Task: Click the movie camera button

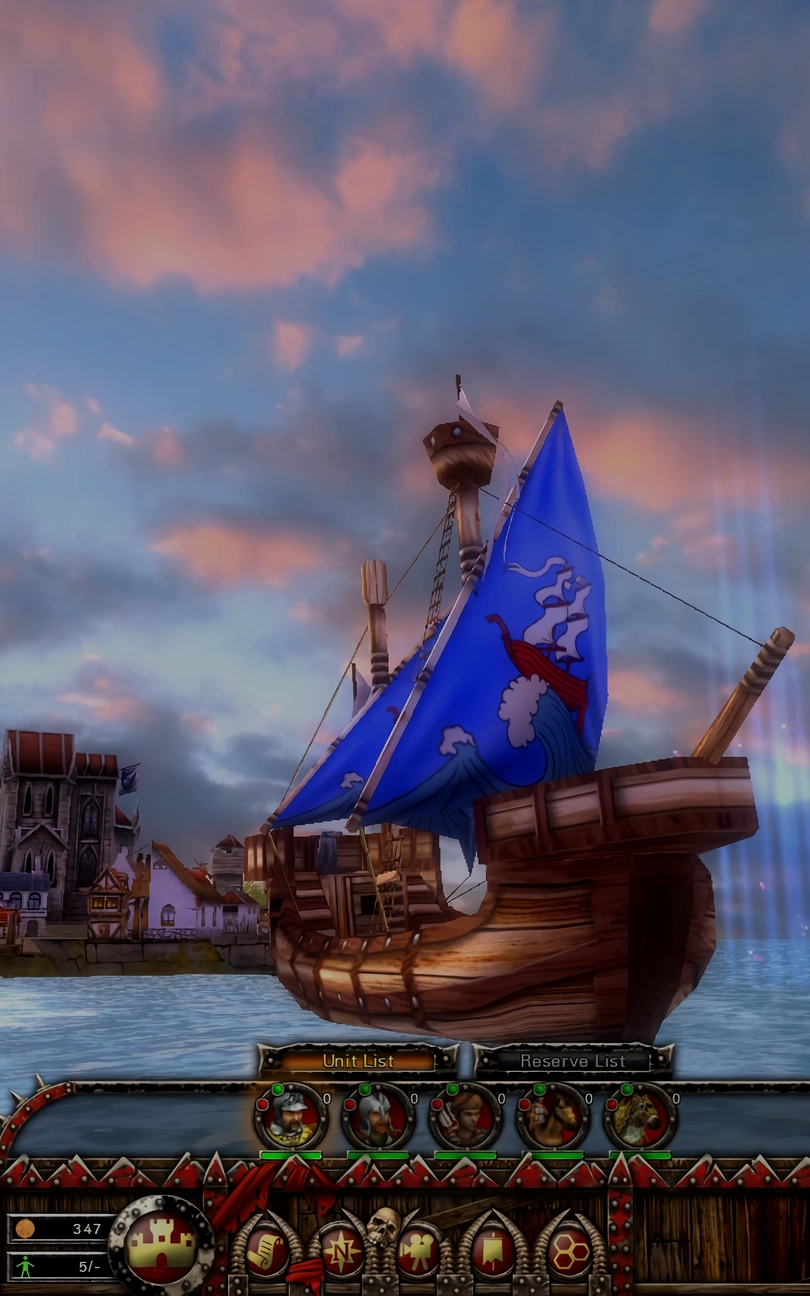Action: click(x=417, y=1251)
